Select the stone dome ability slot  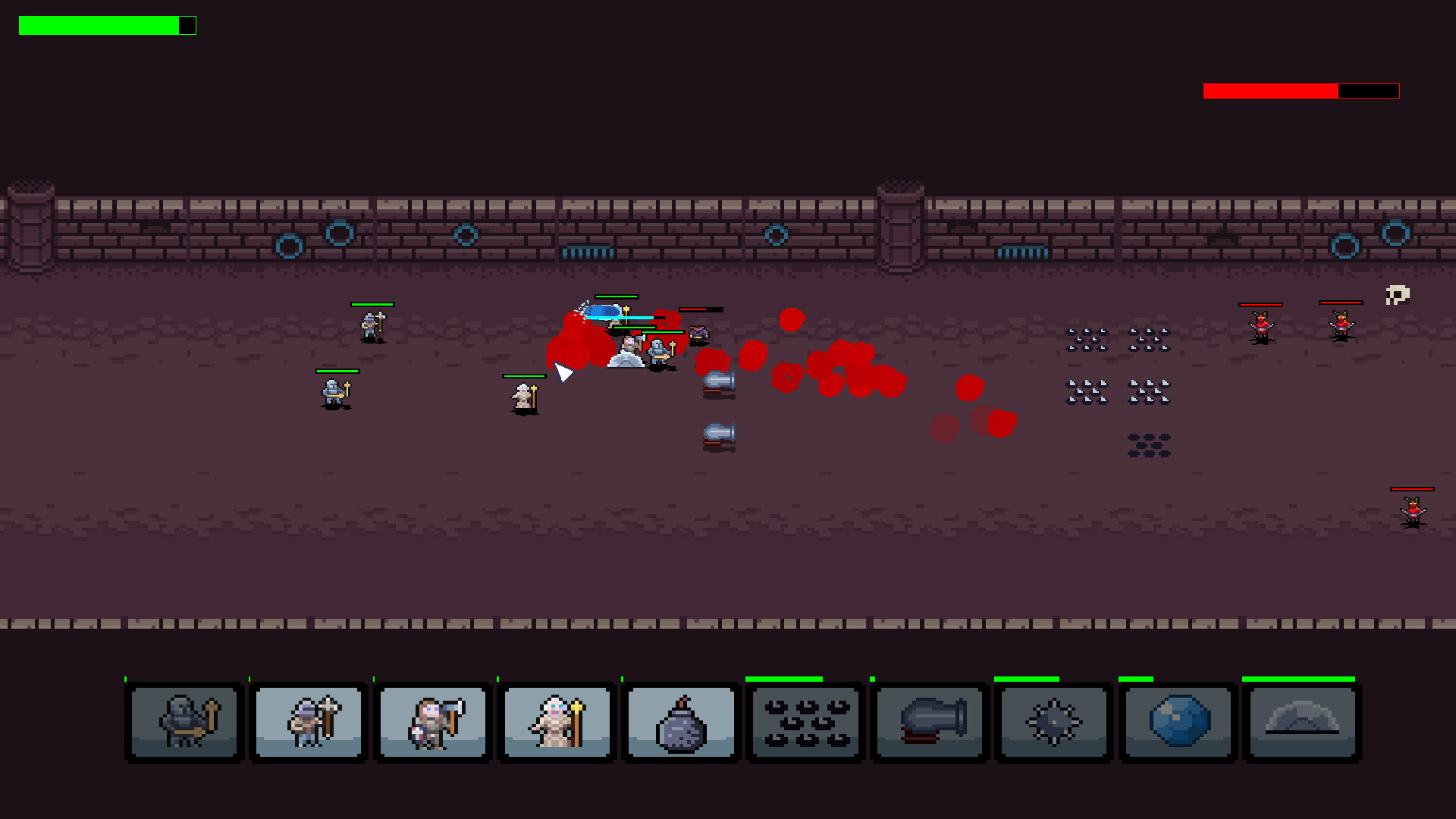(1301, 722)
